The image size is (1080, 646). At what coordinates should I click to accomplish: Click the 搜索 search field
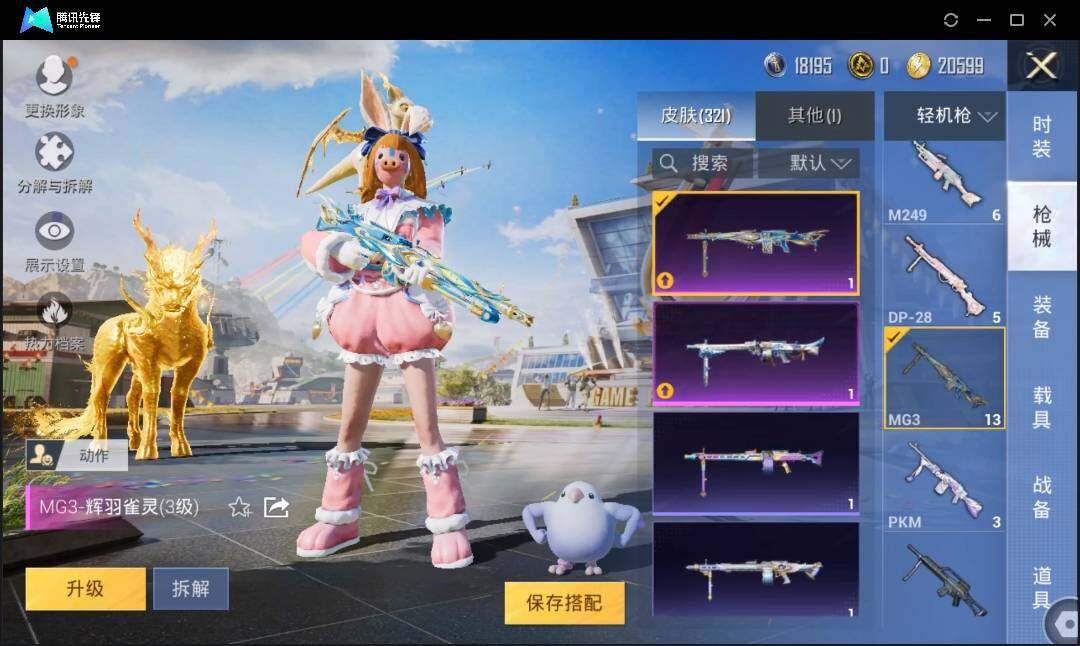(x=702, y=163)
